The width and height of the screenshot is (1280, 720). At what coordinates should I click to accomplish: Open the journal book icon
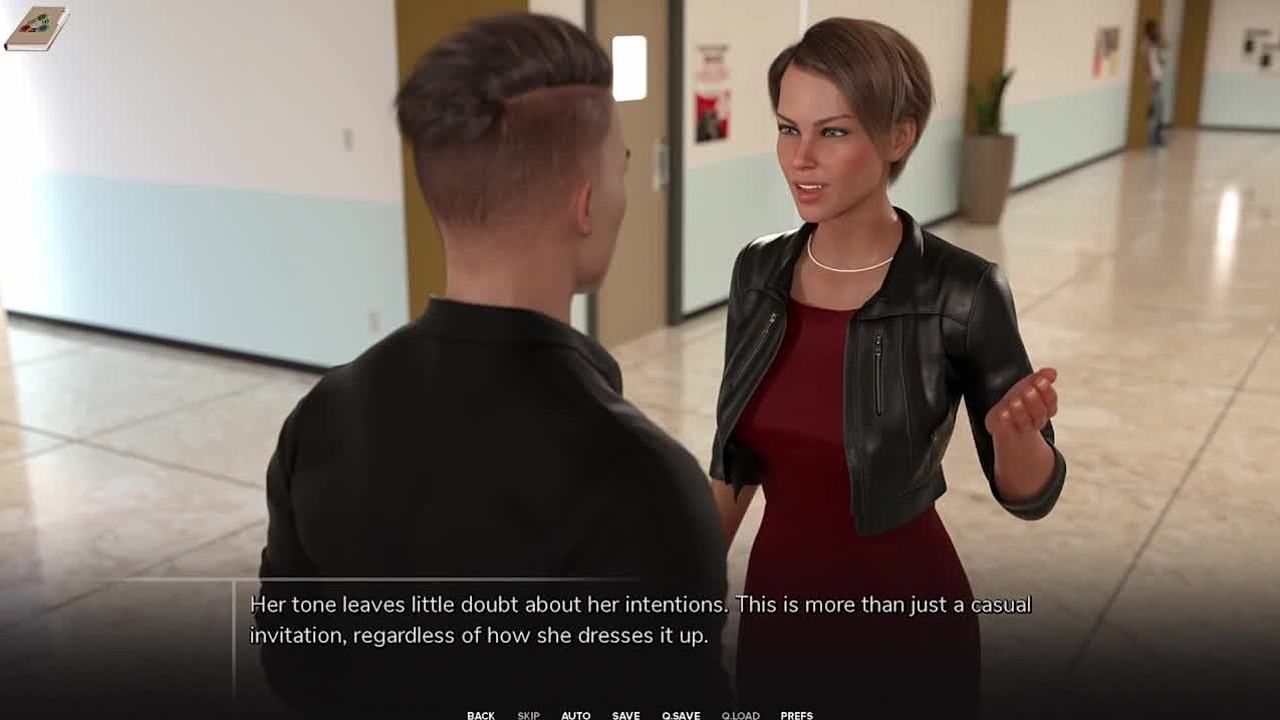[x=36, y=27]
